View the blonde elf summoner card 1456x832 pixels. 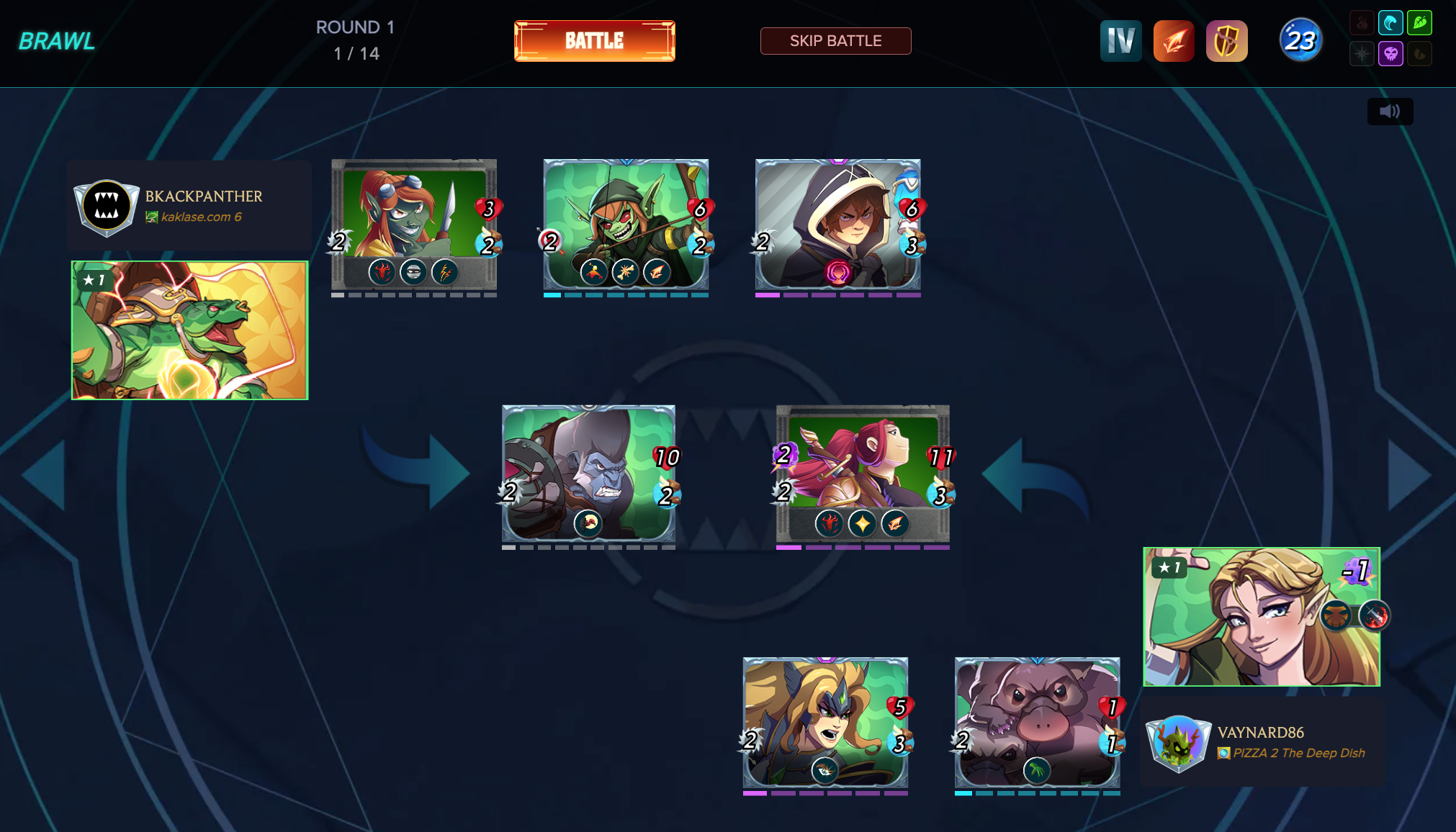click(x=1262, y=617)
